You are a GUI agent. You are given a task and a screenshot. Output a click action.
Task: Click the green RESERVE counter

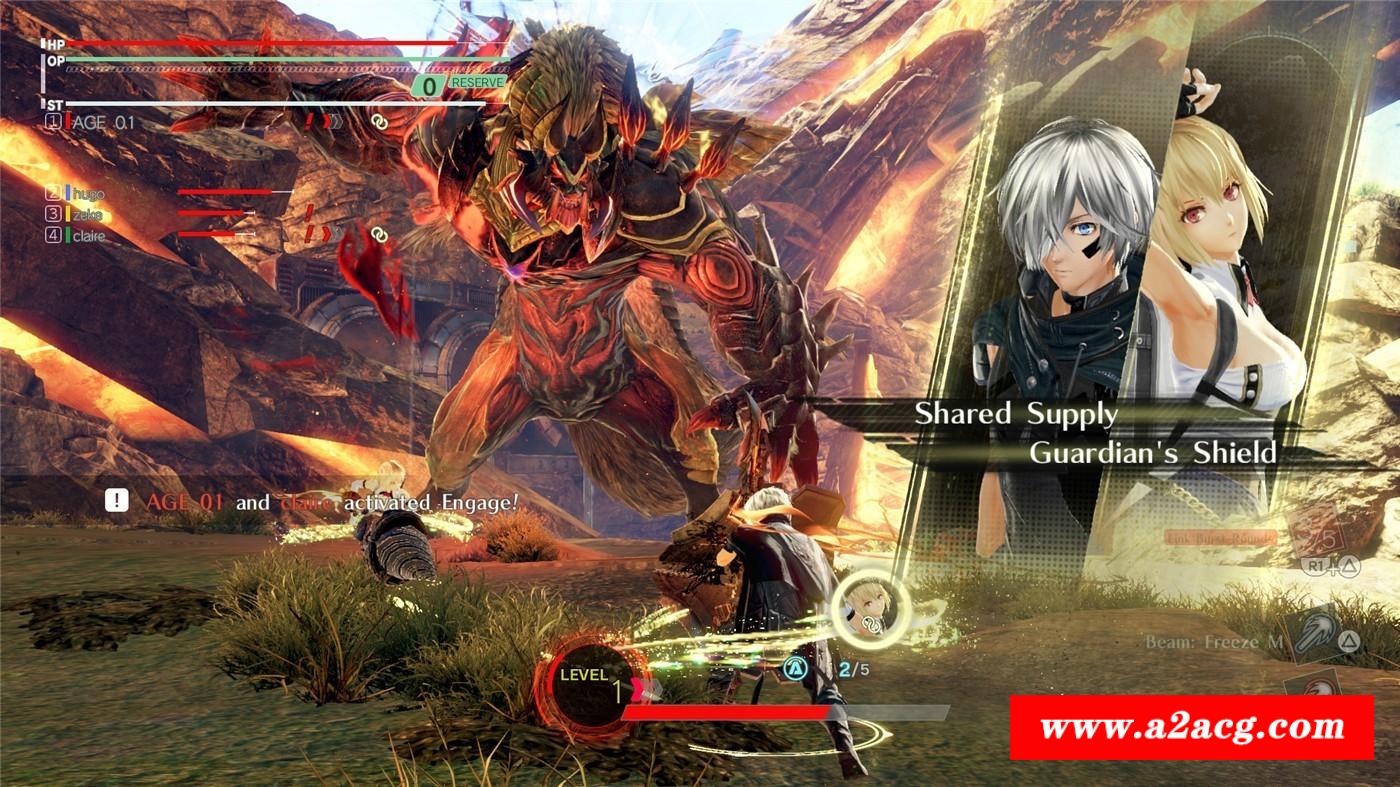point(459,86)
